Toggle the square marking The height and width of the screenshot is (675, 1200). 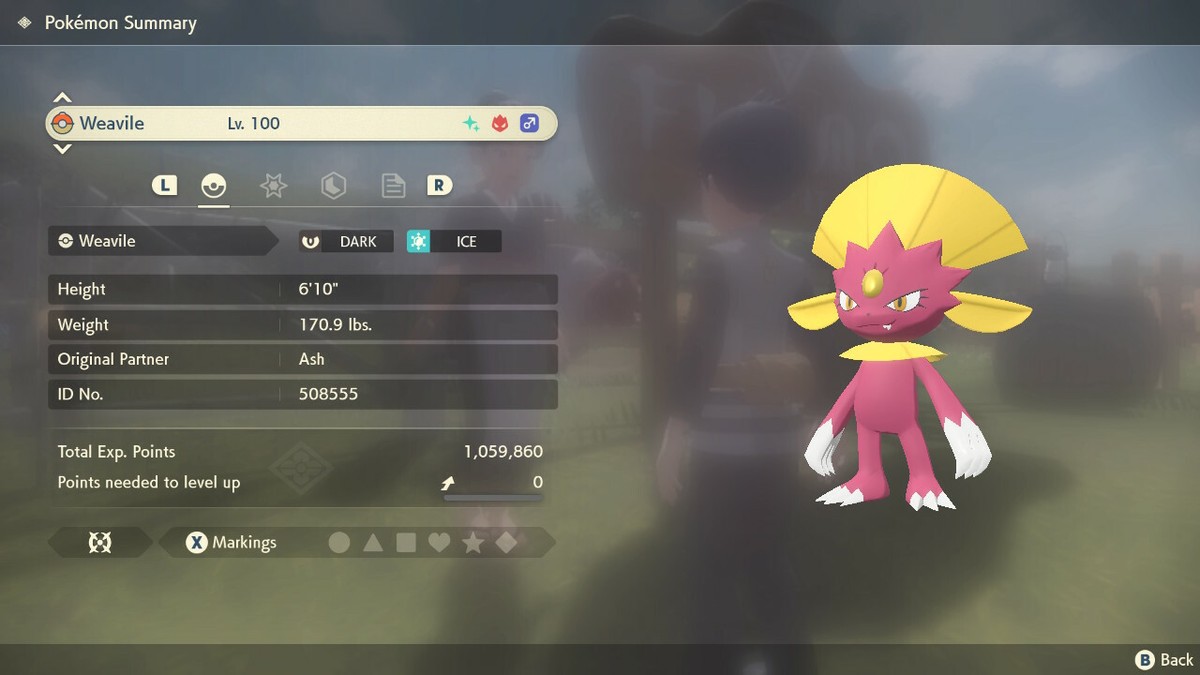[x=406, y=543]
